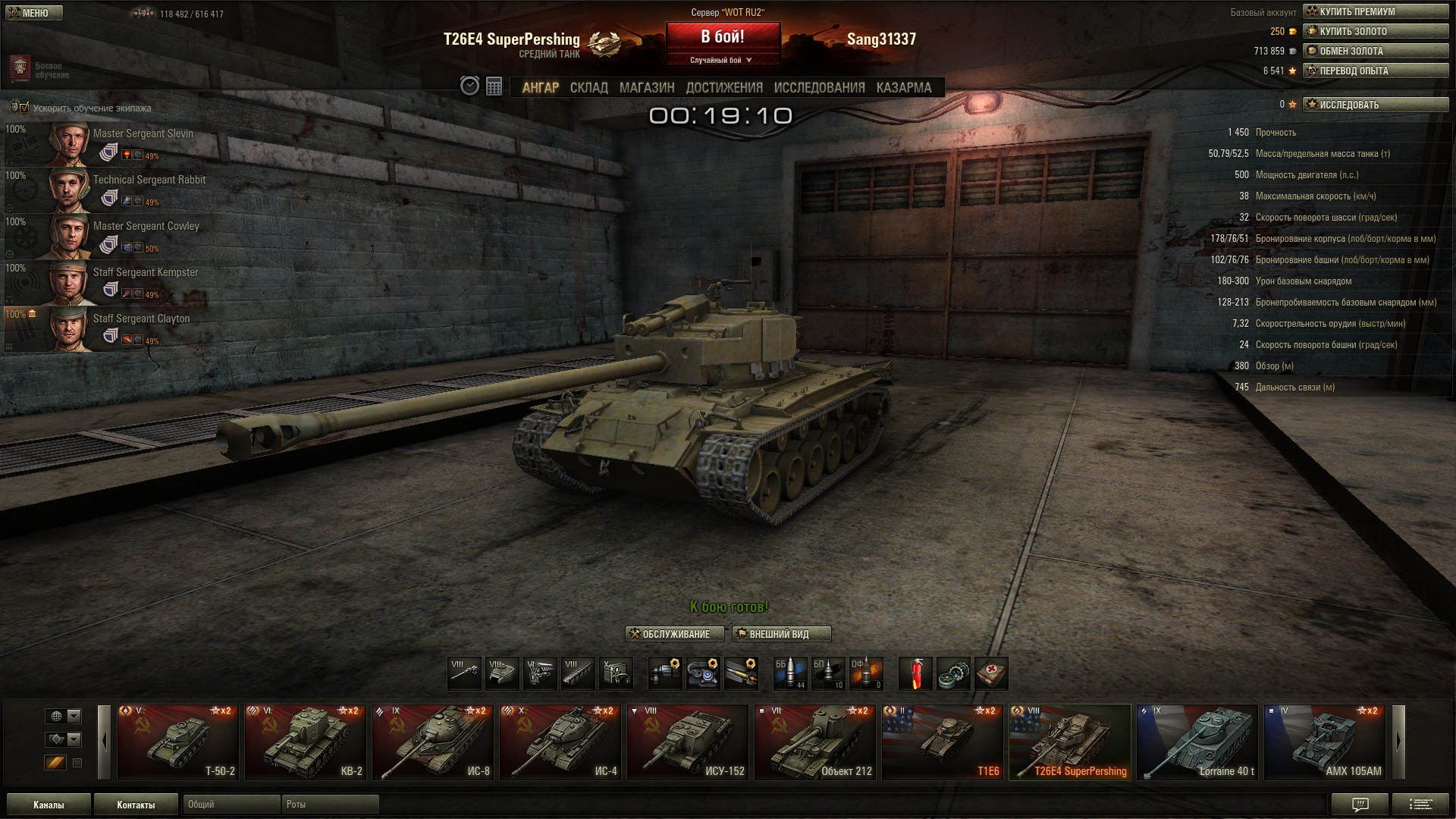This screenshot has width=1456, height=819.
Task: Switch to the СКЛАД tab
Action: tap(588, 88)
